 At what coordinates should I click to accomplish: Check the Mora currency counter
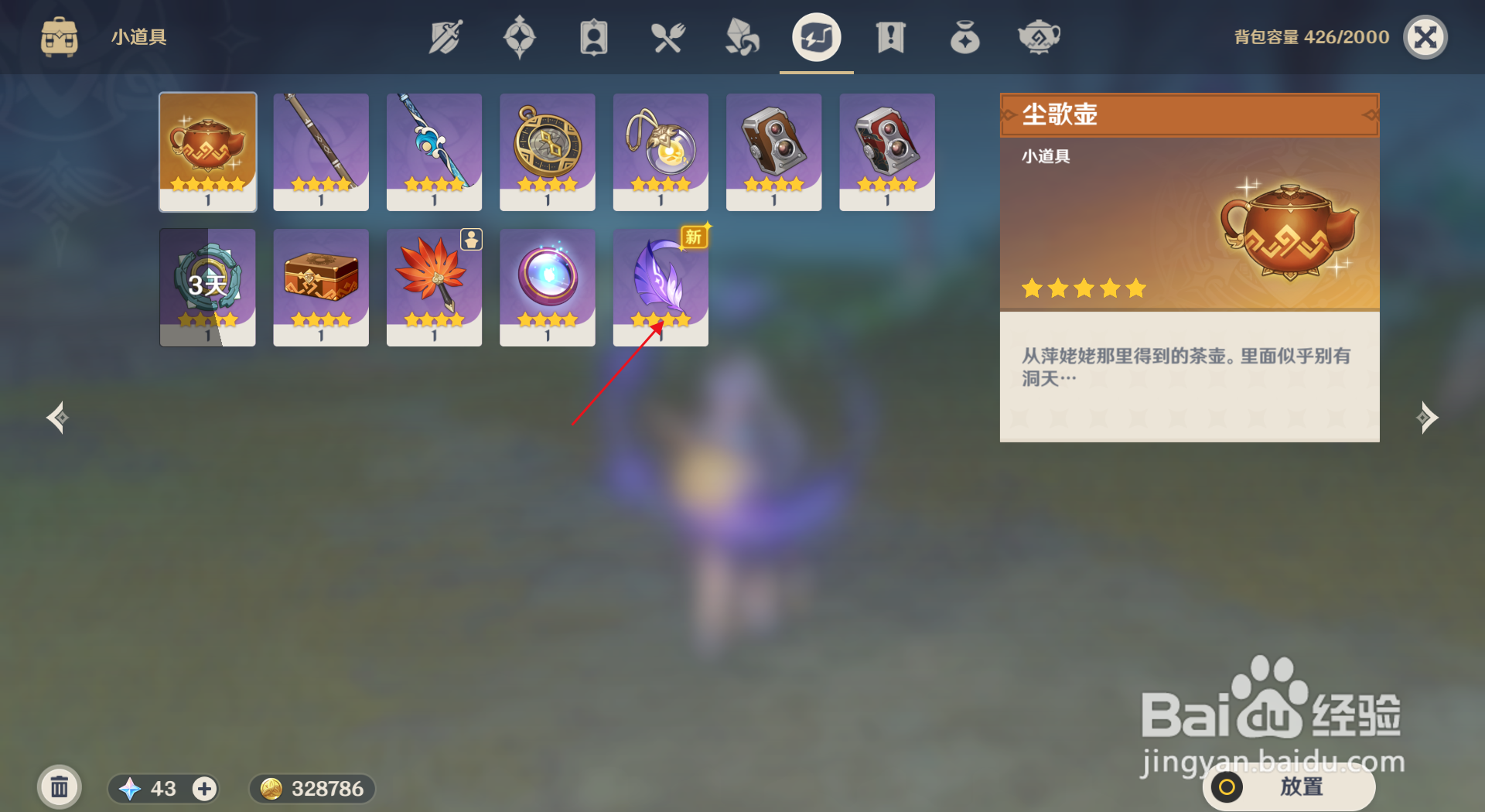pos(311,789)
